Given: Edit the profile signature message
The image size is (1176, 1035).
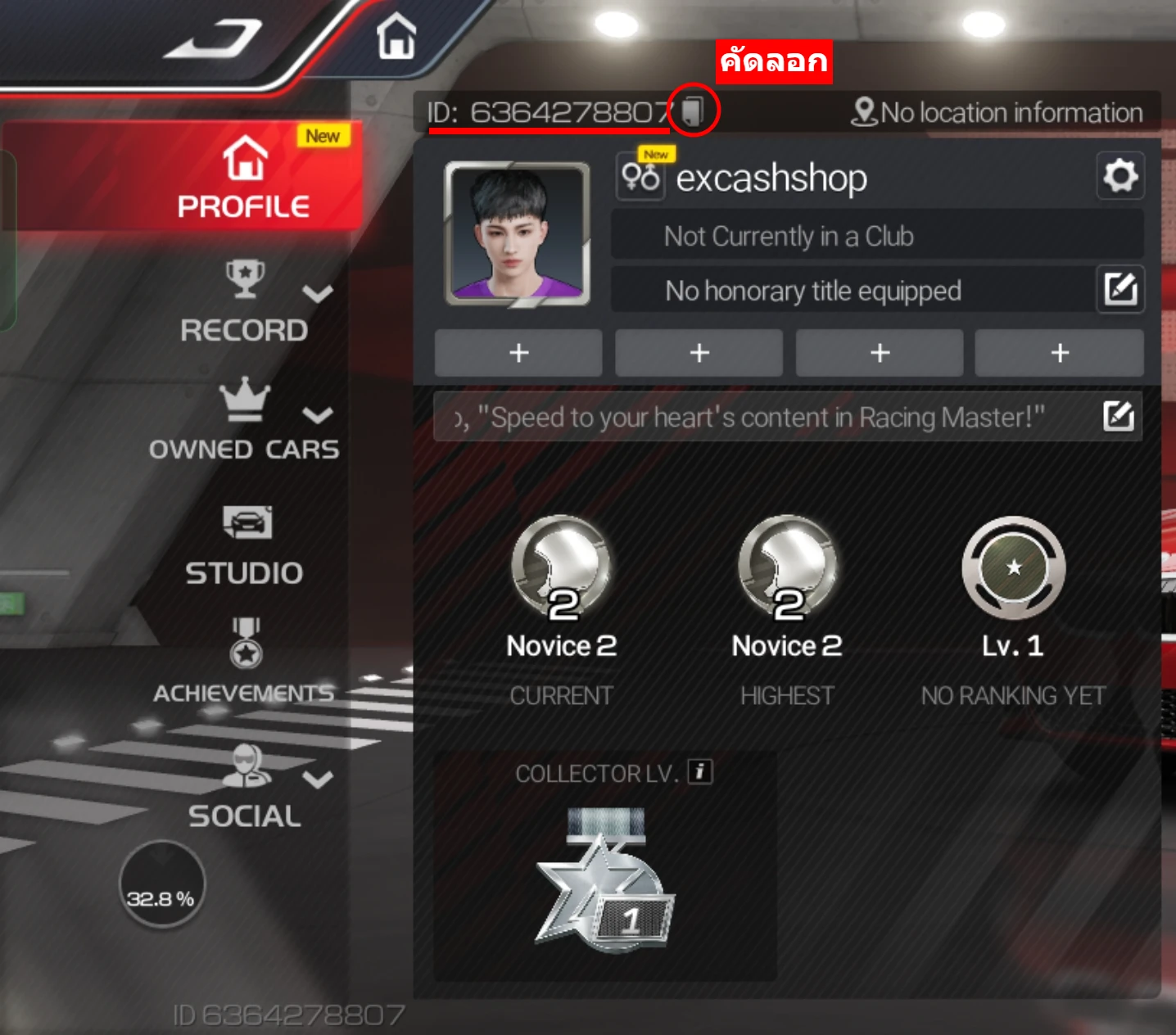Looking at the screenshot, I should pyautogui.click(x=1119, y=417).
